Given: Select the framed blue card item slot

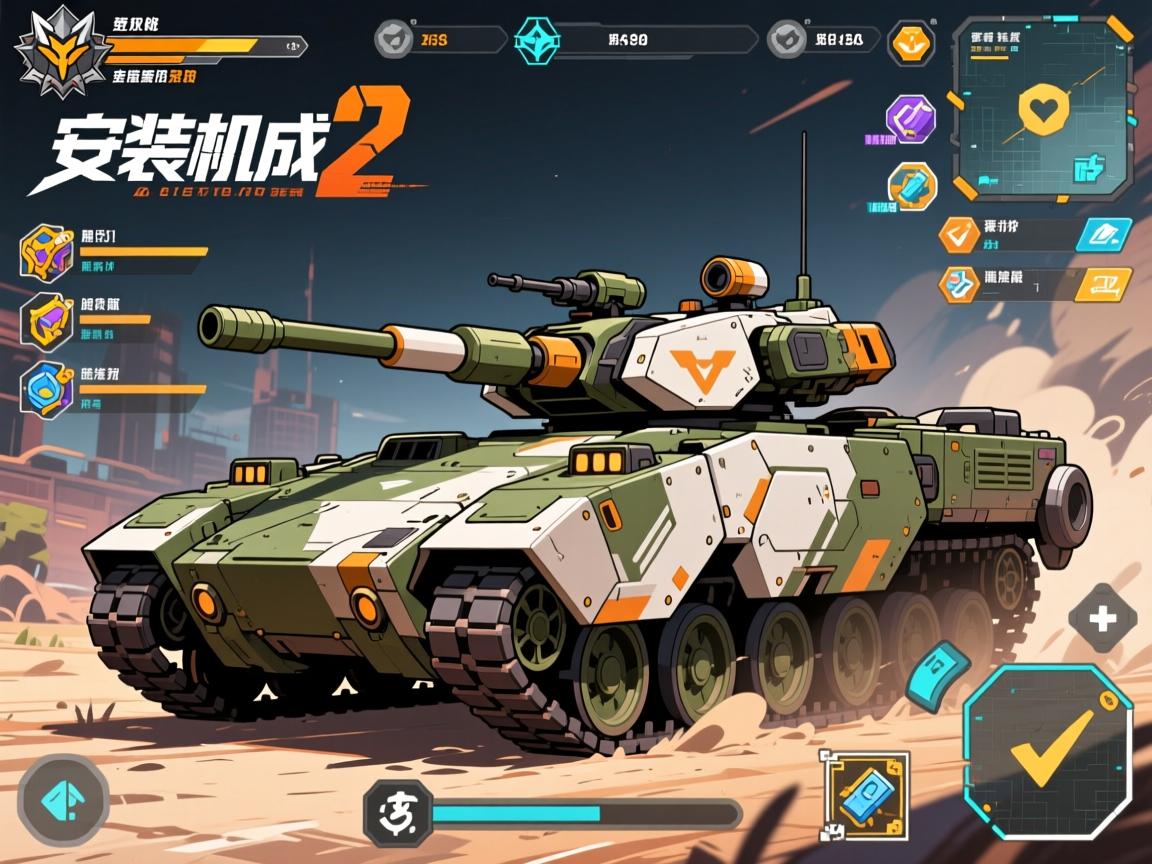Looking at the screenshot, I should click(864, 794).
